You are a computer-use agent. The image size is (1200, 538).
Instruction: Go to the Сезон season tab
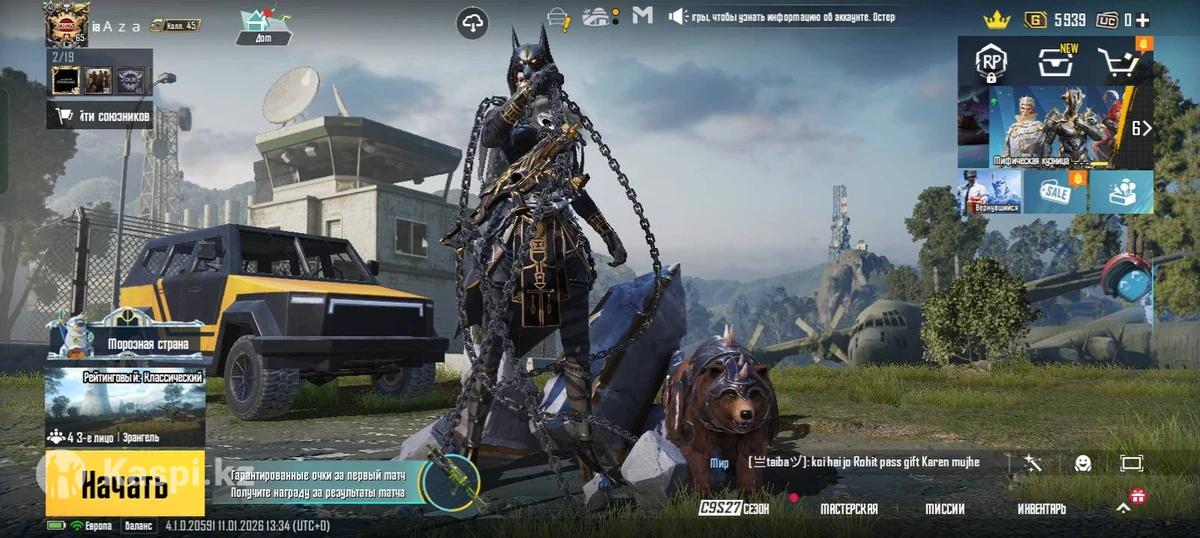(735, 509)
